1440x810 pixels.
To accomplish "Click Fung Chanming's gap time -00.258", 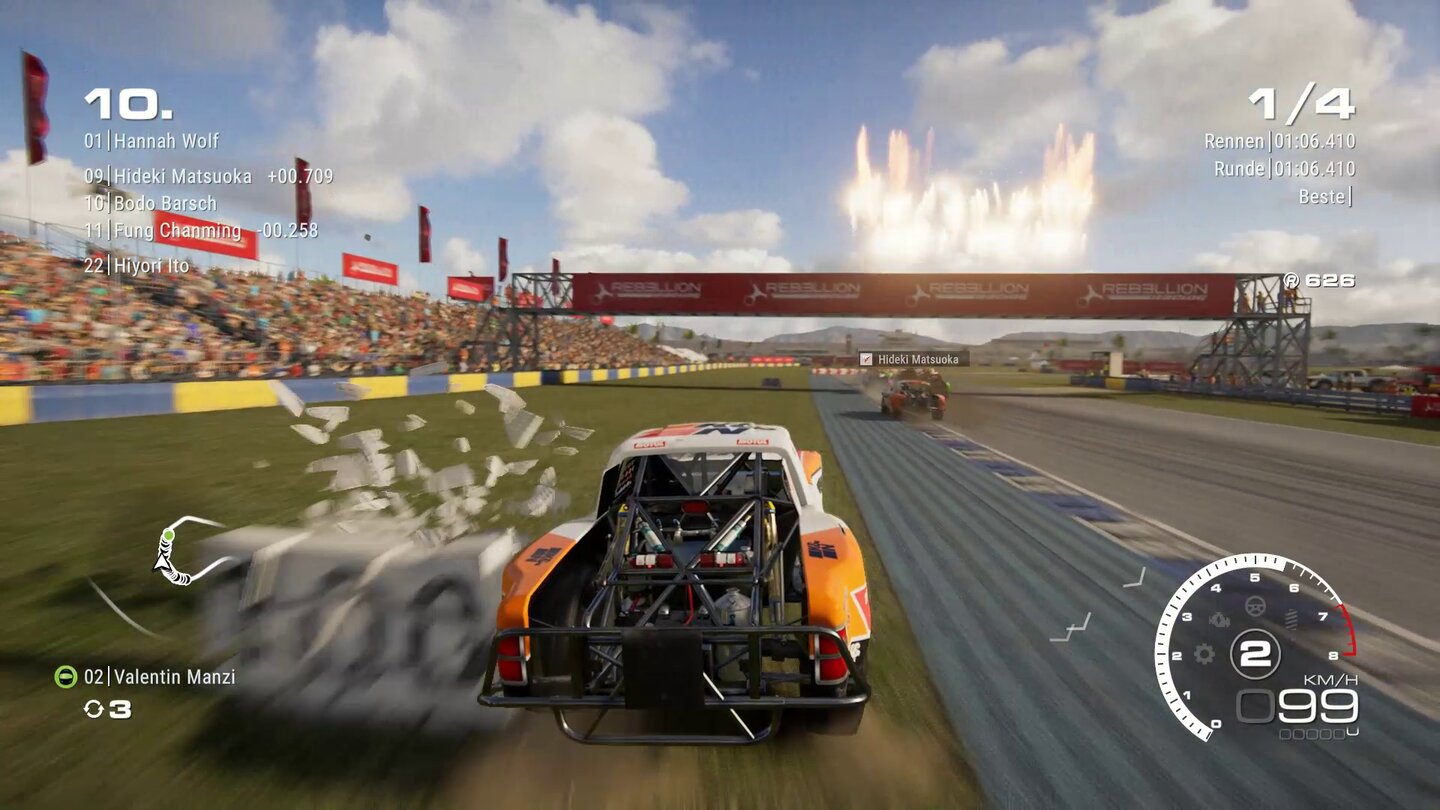I will click(x=288, y=230).
